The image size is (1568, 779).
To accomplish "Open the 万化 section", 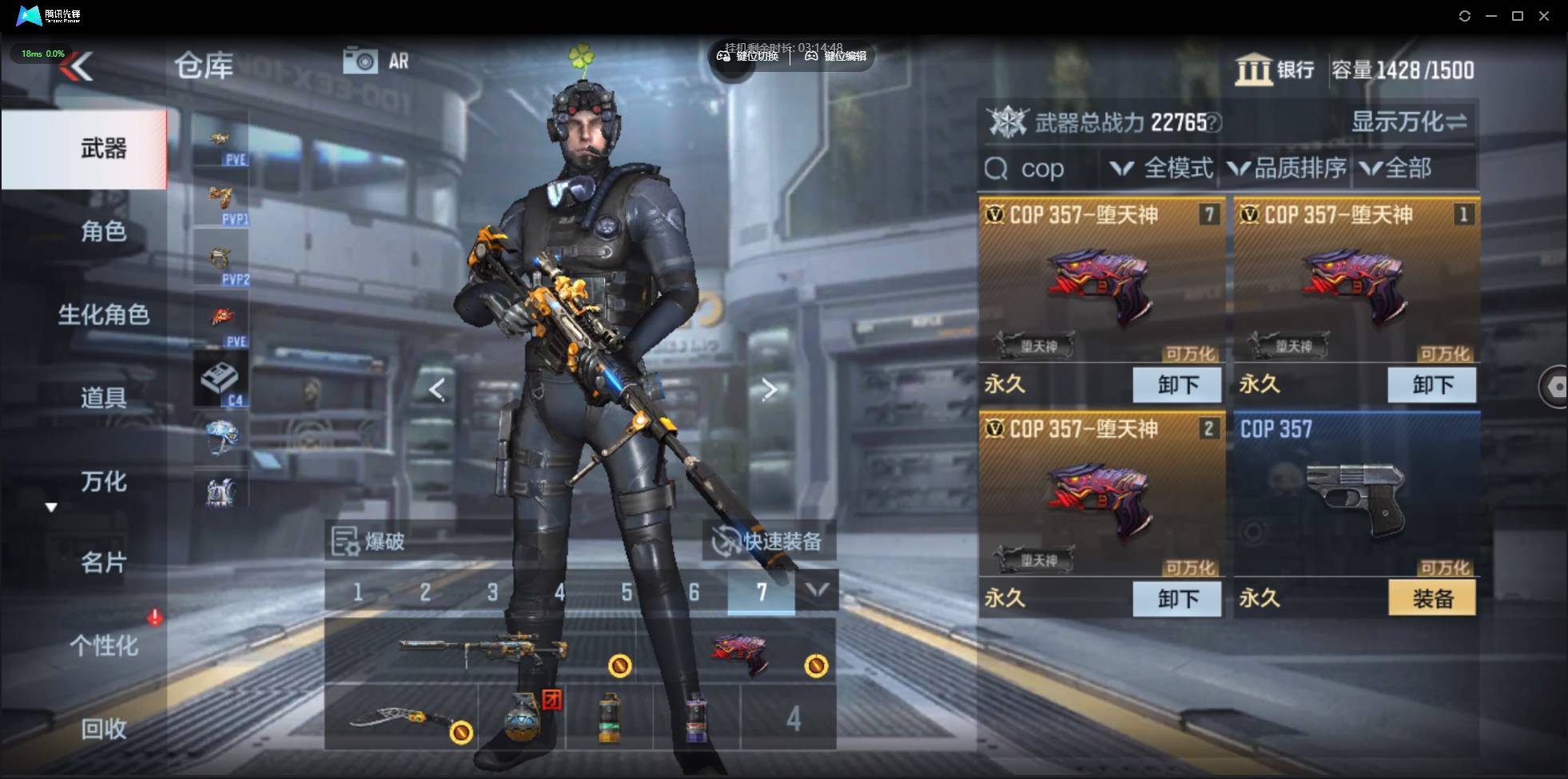I will [x=103, y=482].
